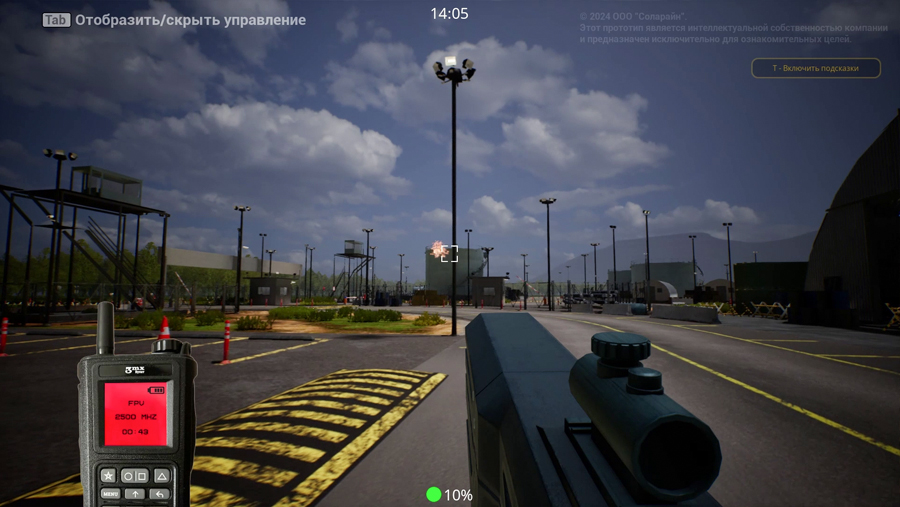Viewport: 900px width, 507px height.
Task: Click the radio's MENU button
Action: pos(110,494)
